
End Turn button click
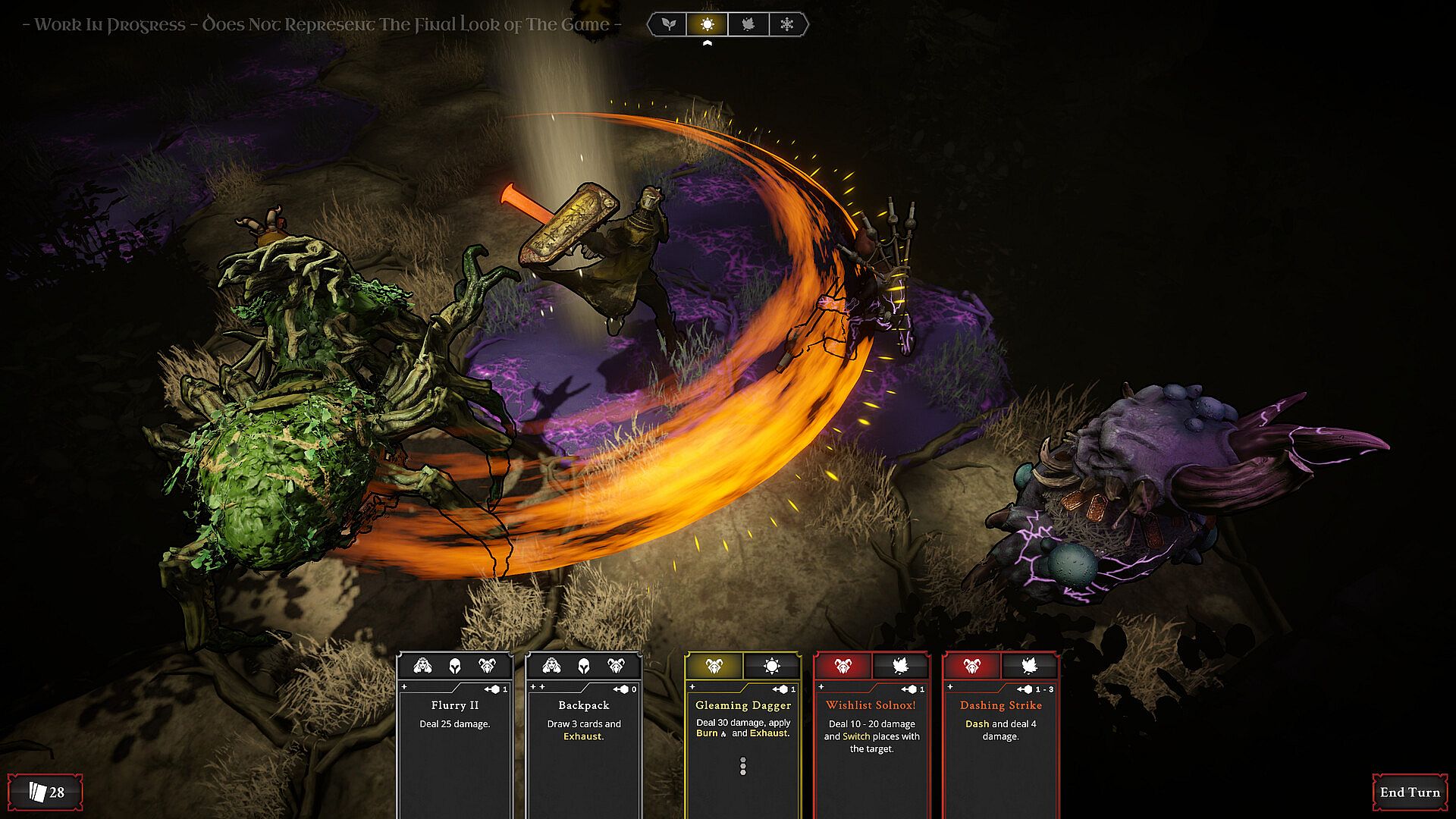pyautogui.click(x=1409, y=792)
